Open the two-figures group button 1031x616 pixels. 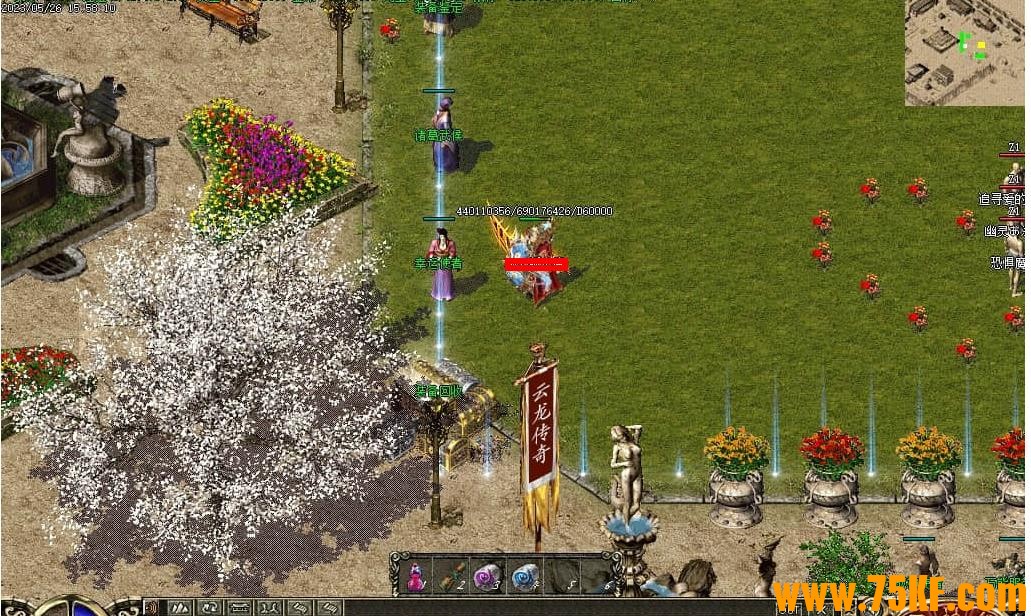[269, 607]
